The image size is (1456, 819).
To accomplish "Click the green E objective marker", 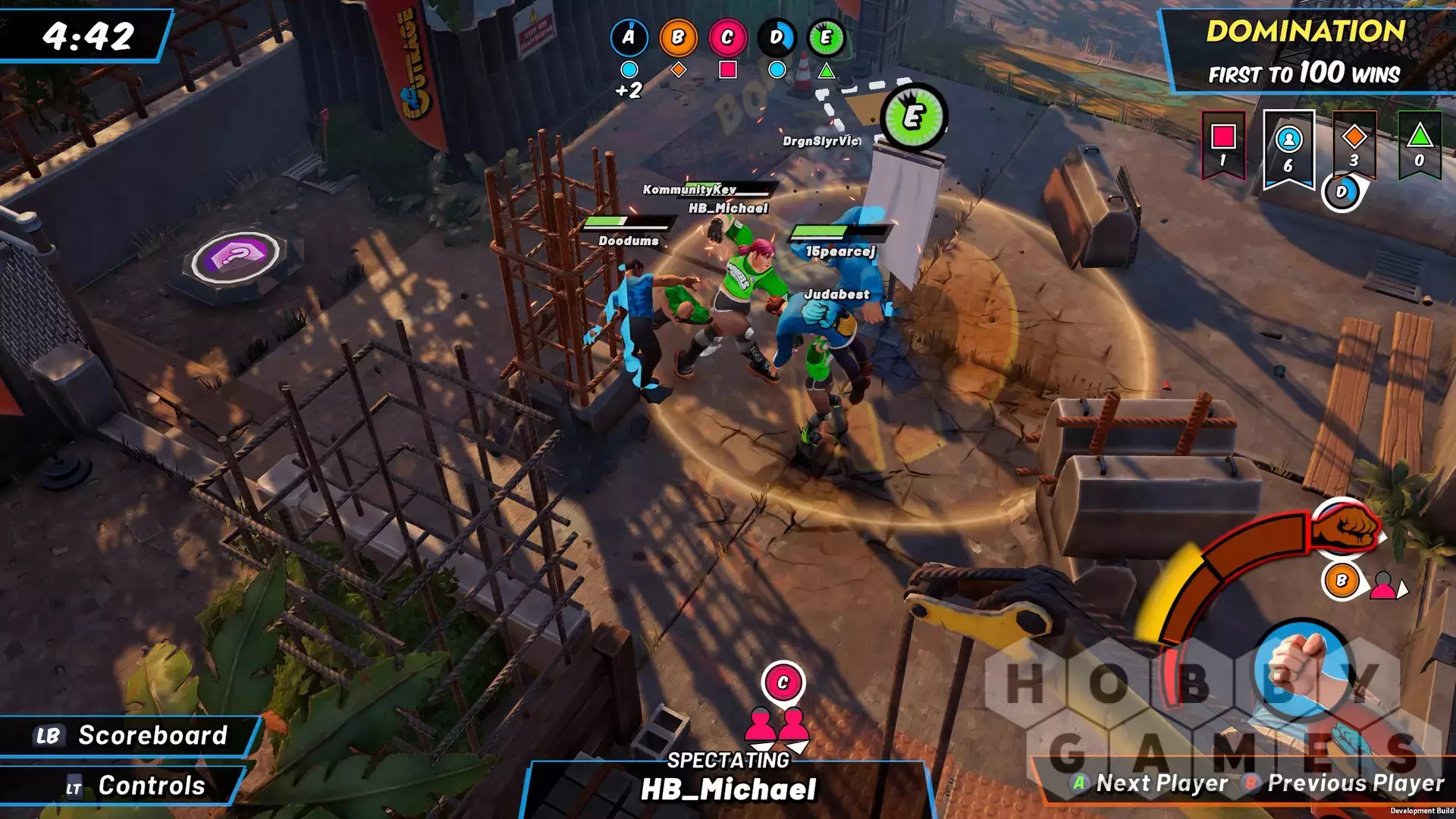I will [x=914, y=118].
